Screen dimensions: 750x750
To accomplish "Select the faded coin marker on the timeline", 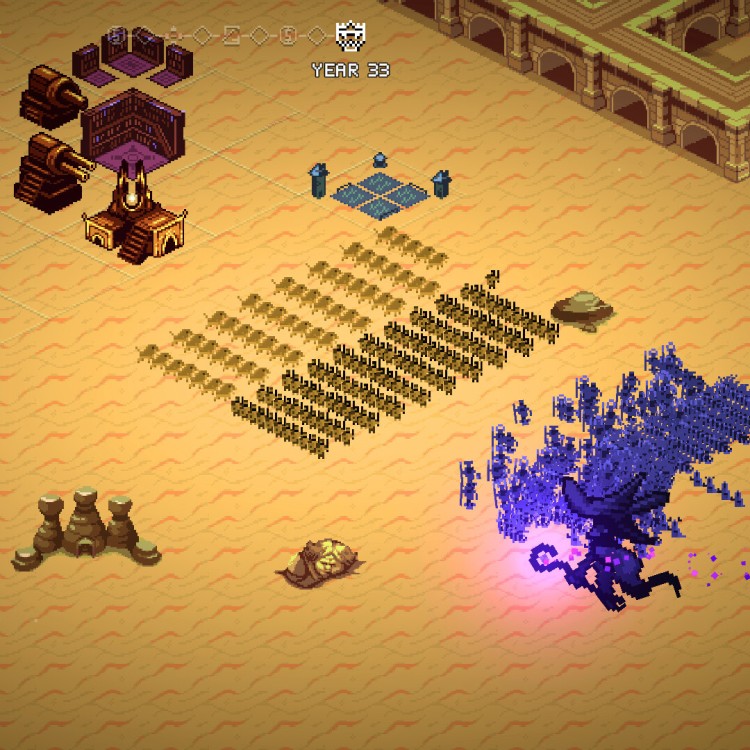I will point(288,36).
